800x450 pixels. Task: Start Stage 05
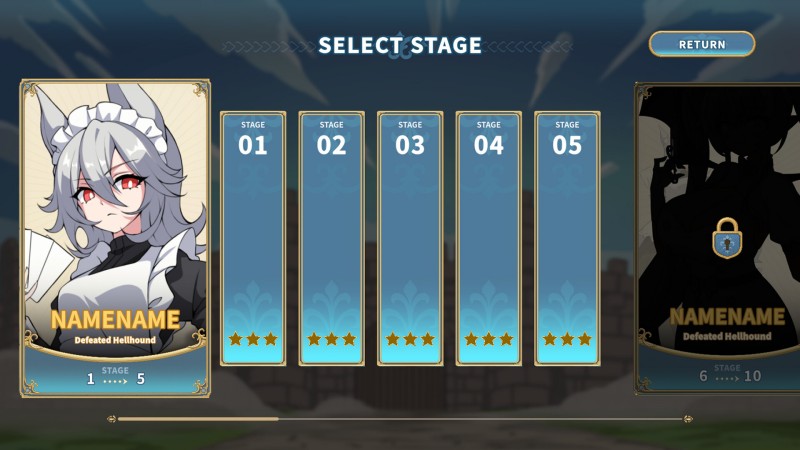click(x=567, y=238)
